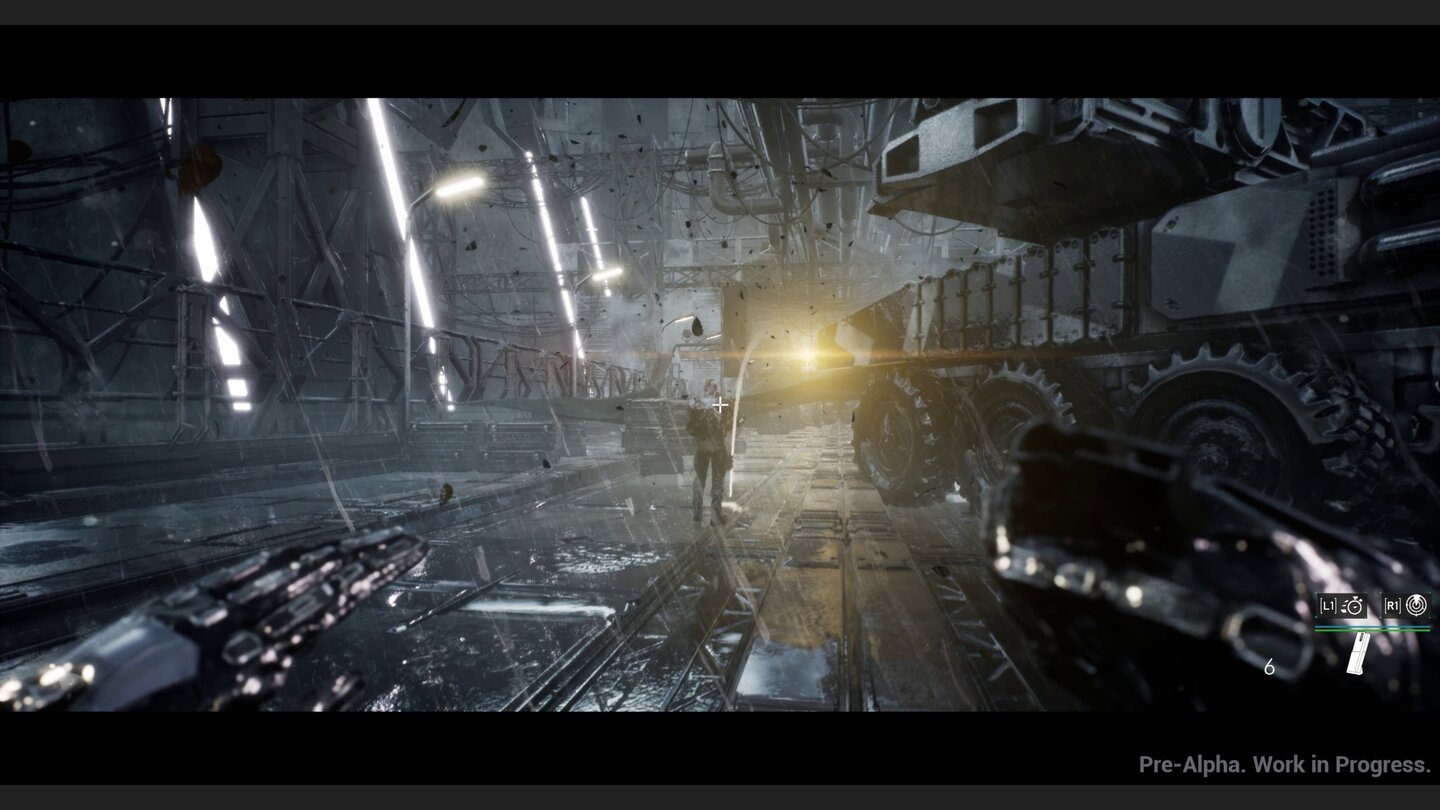Click the crosshair at screen center
The width and height of the screenshot is (1440, 810).
[720, 405]
